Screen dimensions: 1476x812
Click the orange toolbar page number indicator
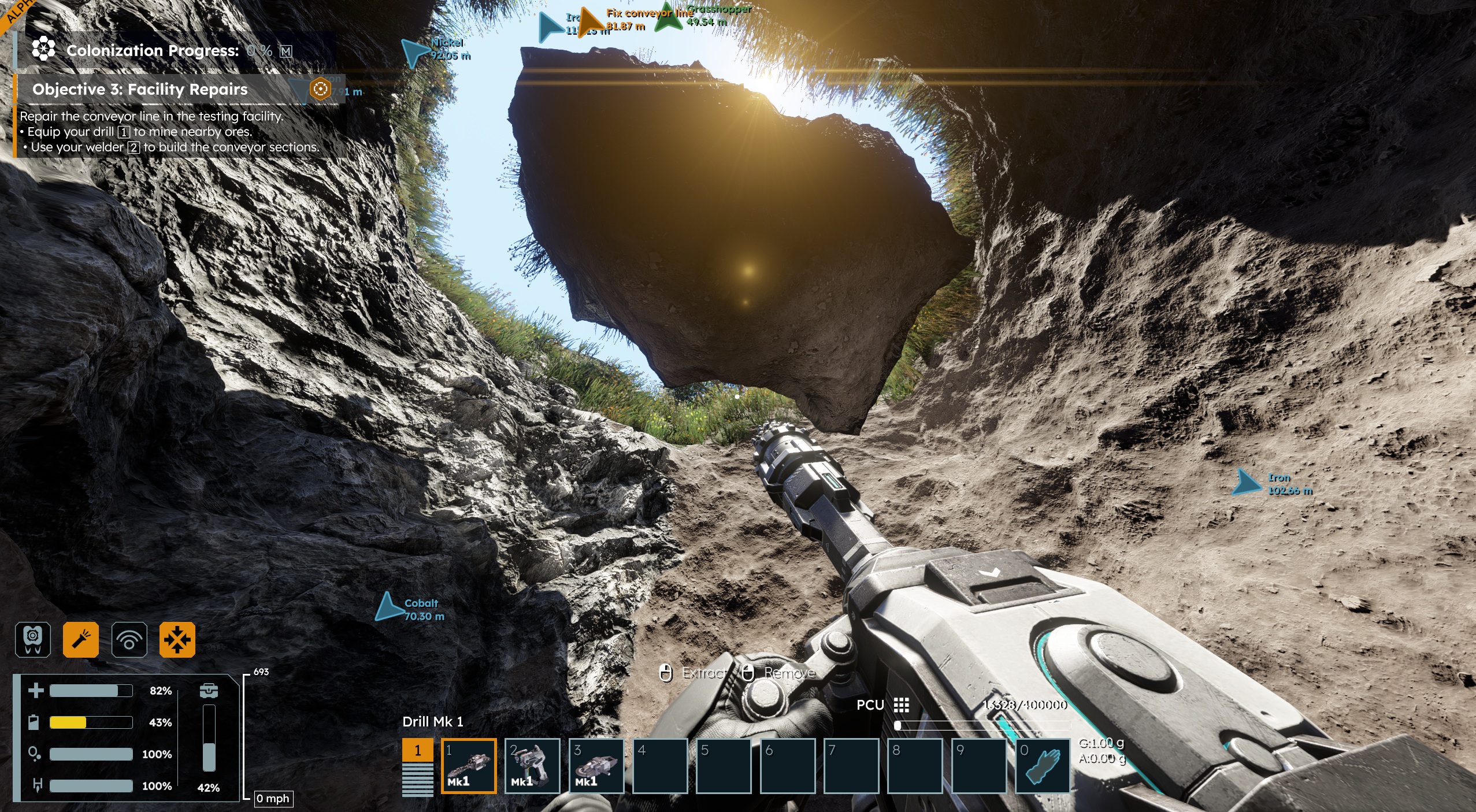point(417,750)
